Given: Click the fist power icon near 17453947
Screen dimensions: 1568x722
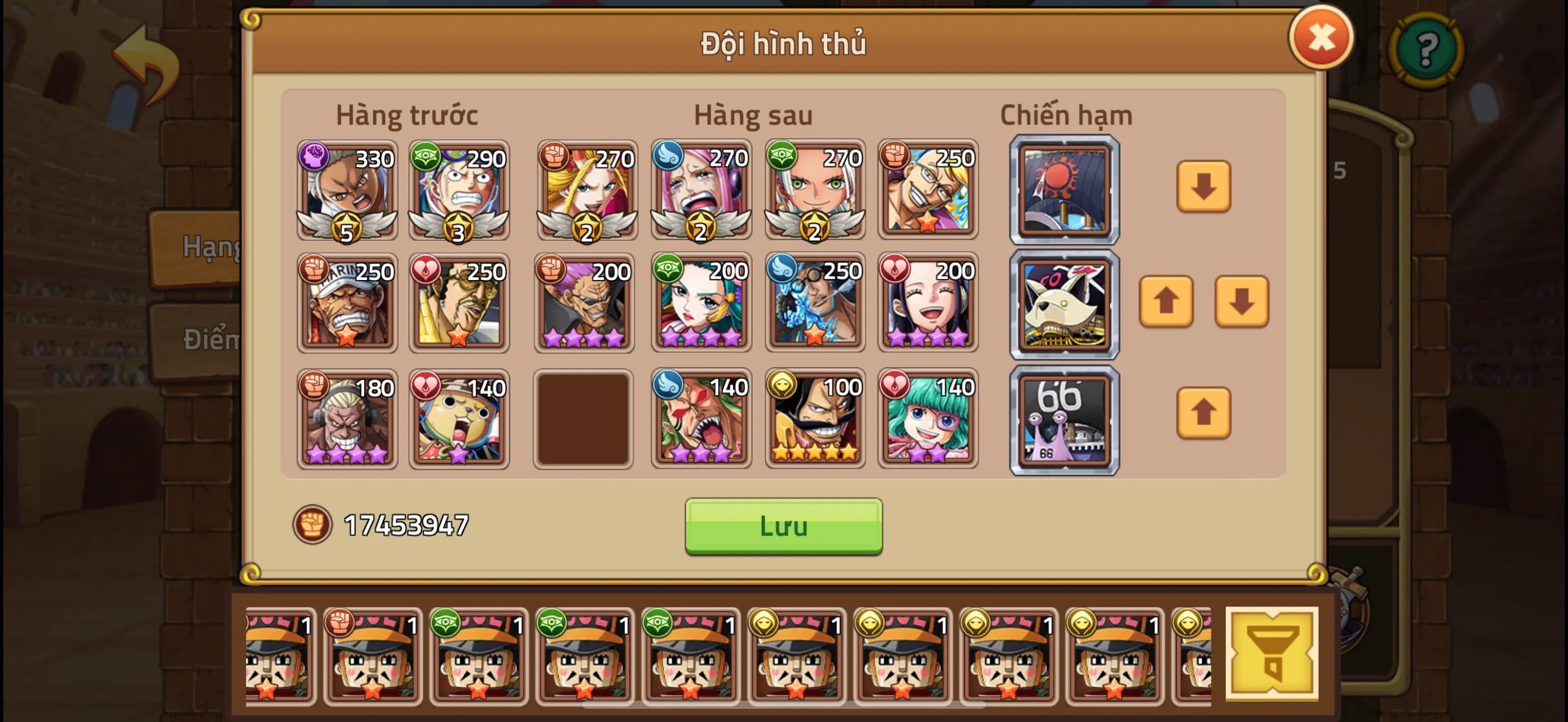Looking at the screenshot, I should click(x=312, y=525).
